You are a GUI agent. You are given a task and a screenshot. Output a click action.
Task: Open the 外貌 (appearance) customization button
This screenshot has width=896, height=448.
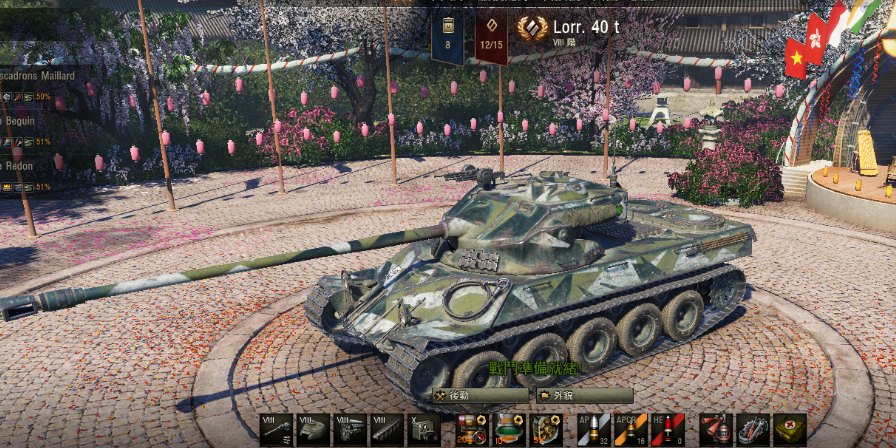pos(584,395)
